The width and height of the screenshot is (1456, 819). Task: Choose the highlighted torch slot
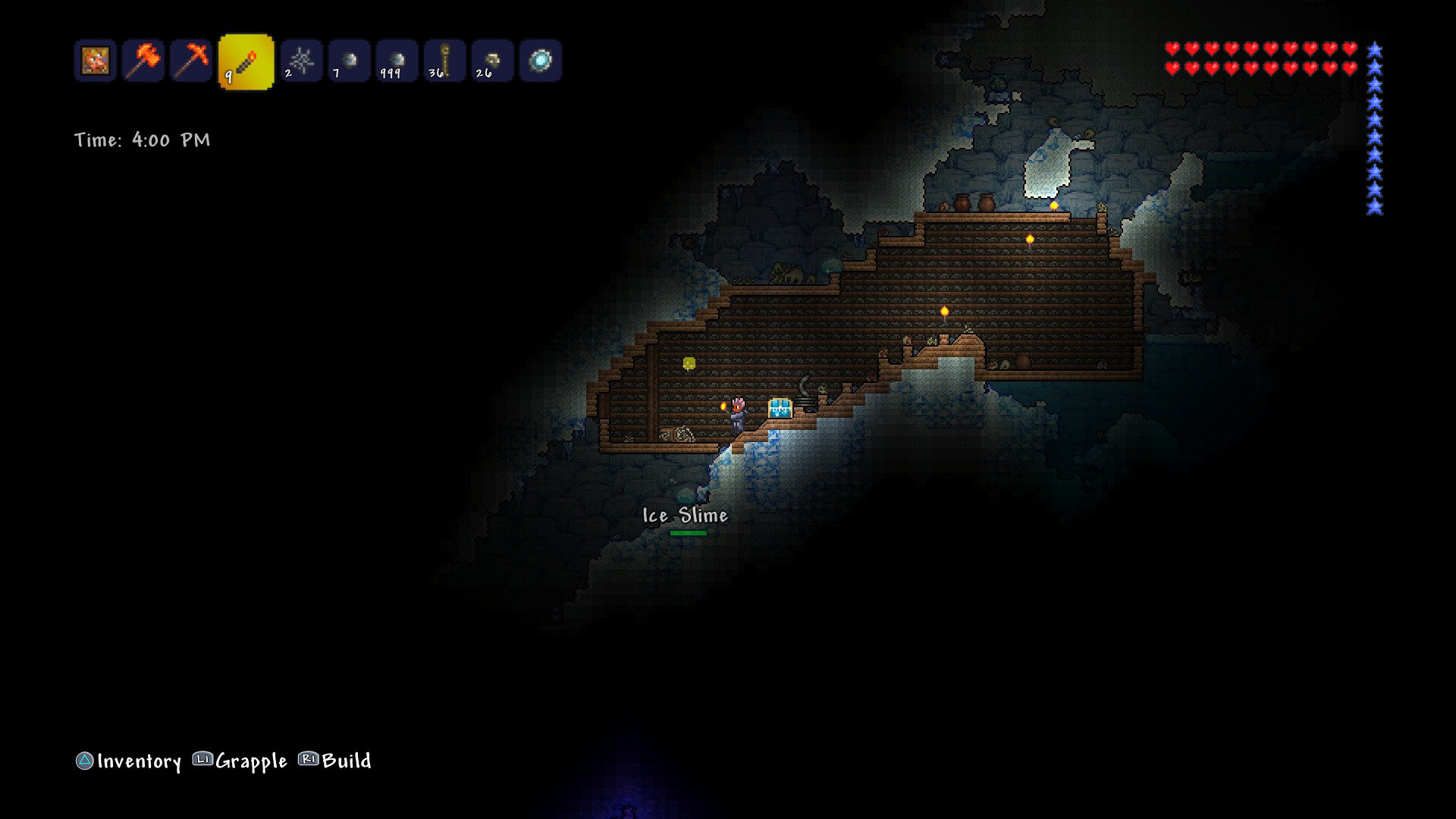(246, 61)
